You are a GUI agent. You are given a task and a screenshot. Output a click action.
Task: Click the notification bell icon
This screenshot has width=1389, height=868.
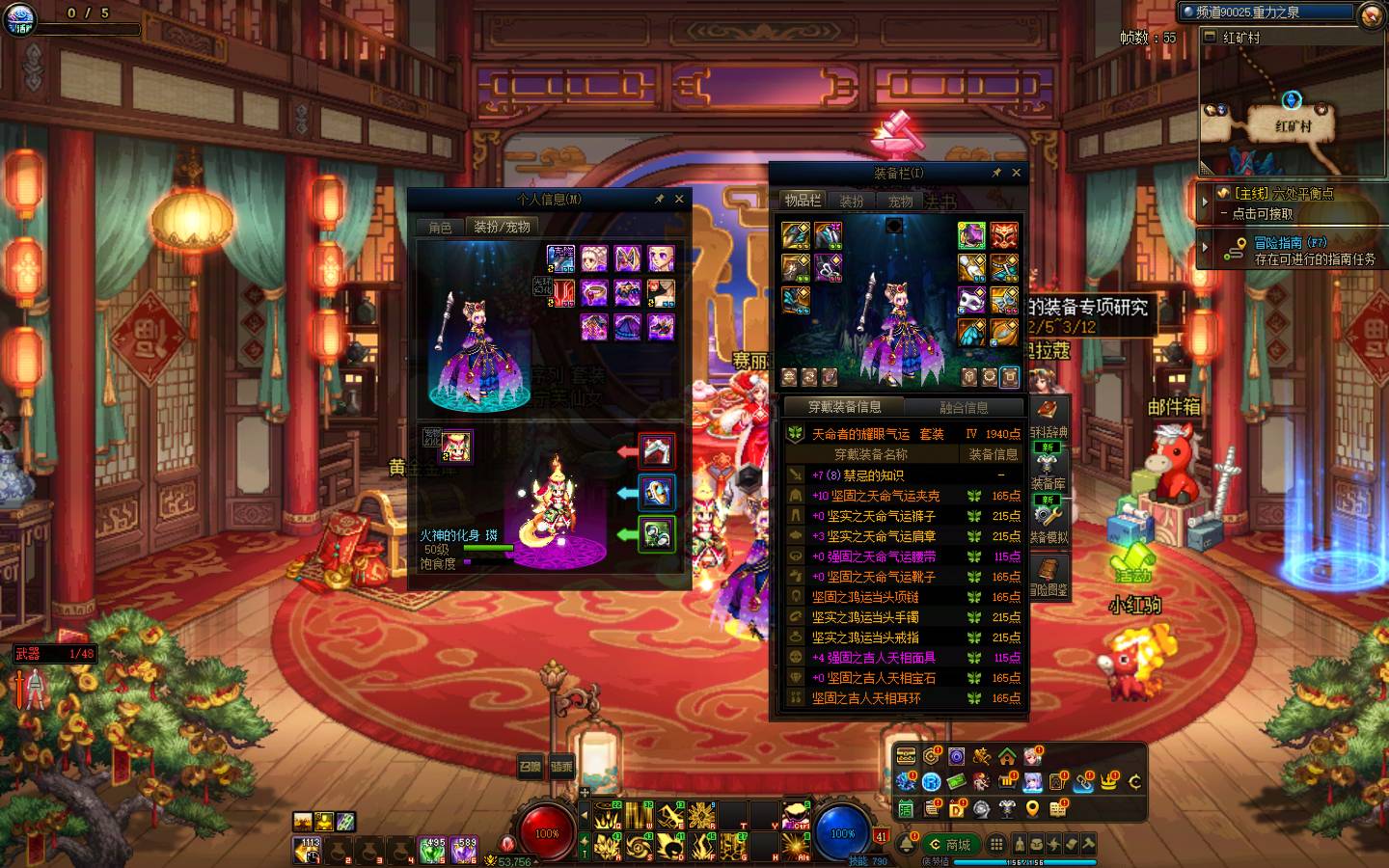[907, 845]
